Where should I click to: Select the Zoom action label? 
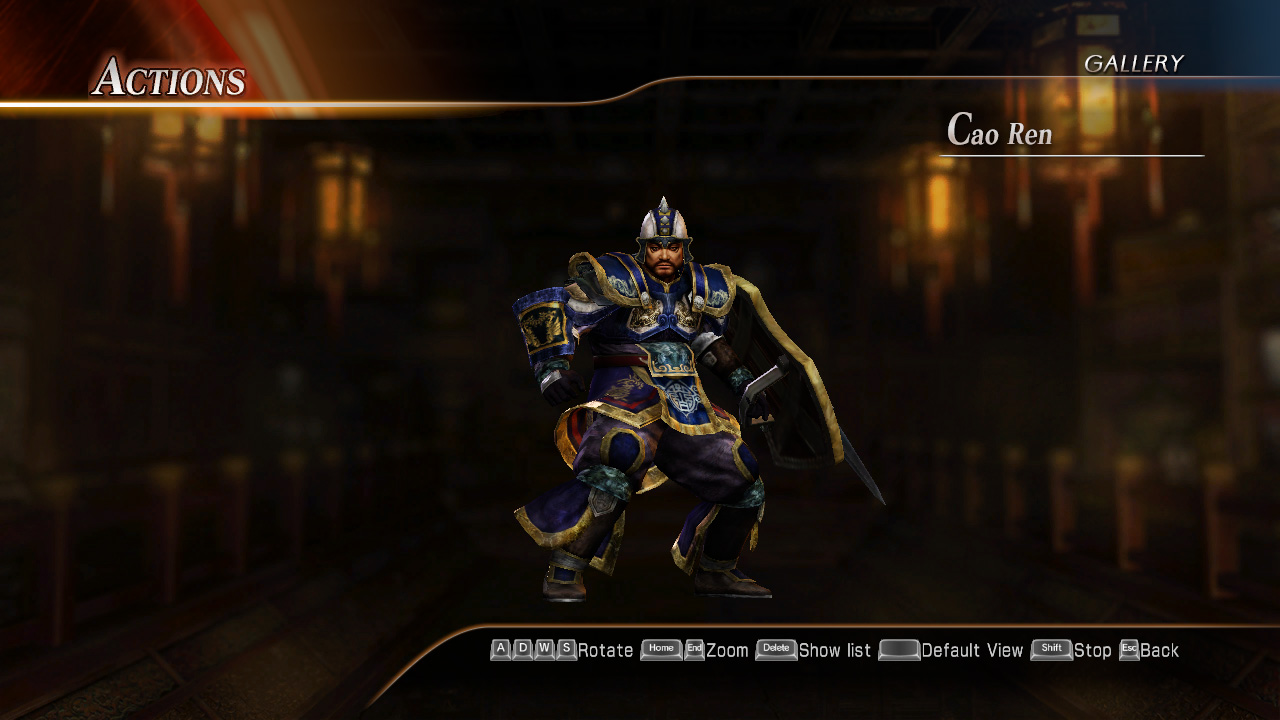click(x=728, y=649)
